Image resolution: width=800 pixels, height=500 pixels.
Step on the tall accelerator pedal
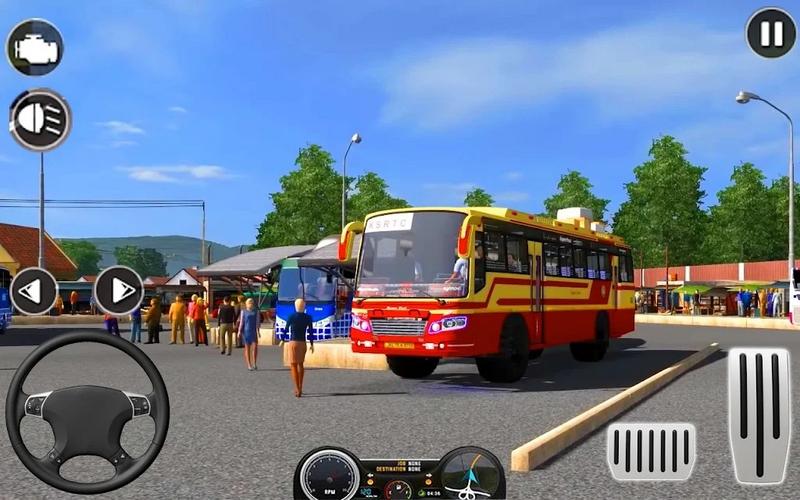click(758, 415)
